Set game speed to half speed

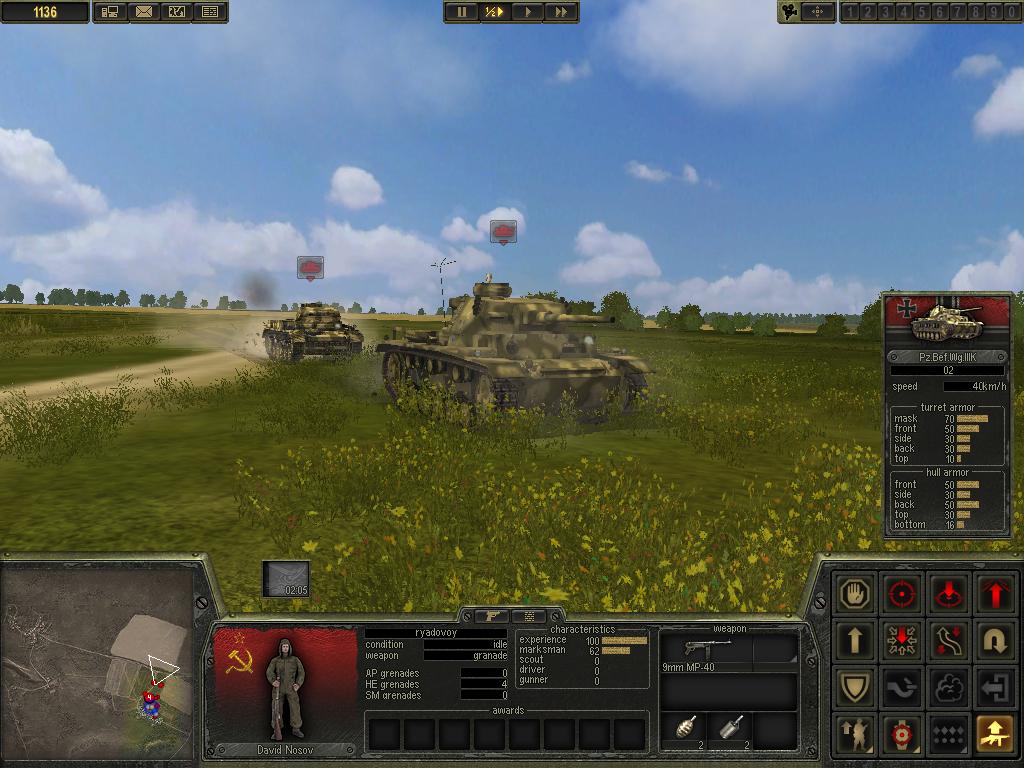(494, 12)
